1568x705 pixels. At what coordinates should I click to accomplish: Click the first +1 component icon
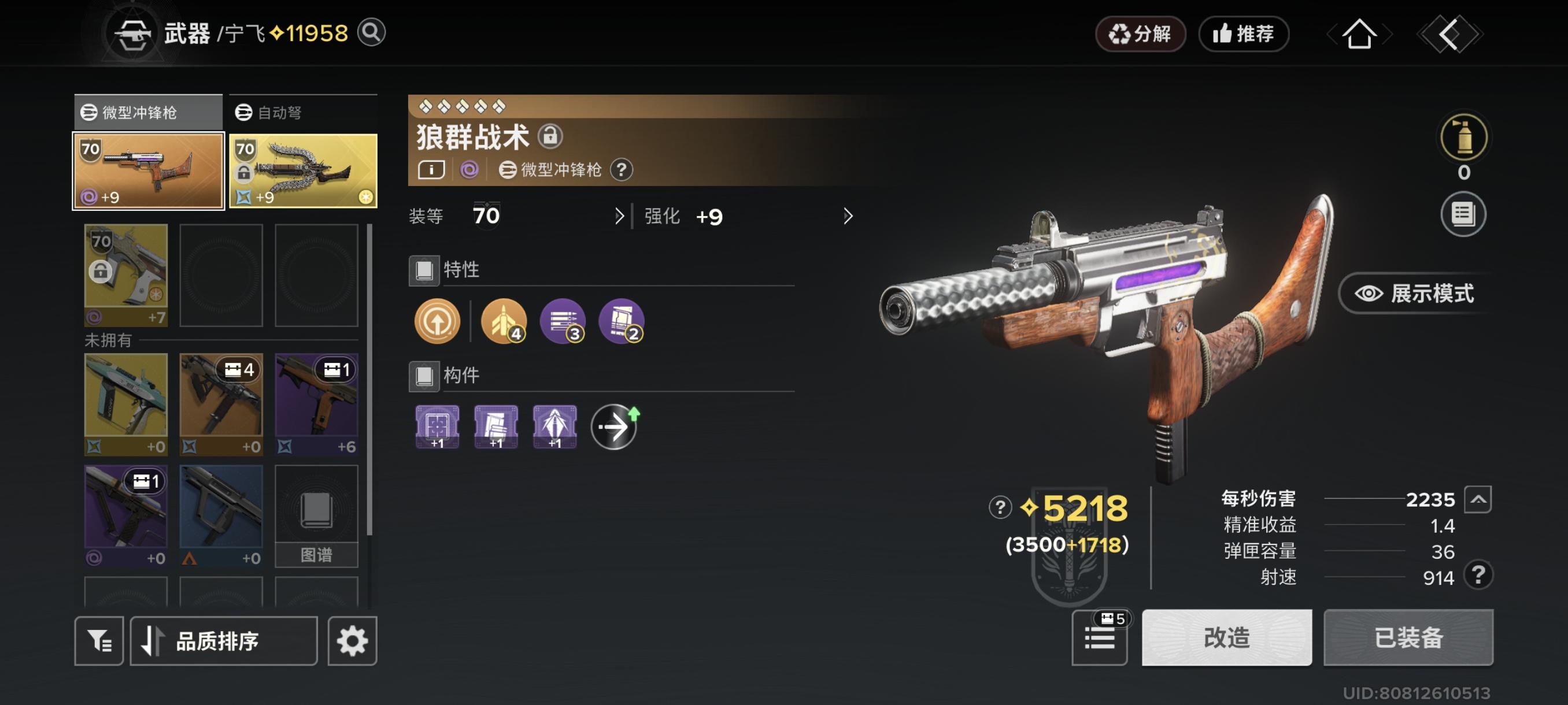click(436, 426)
